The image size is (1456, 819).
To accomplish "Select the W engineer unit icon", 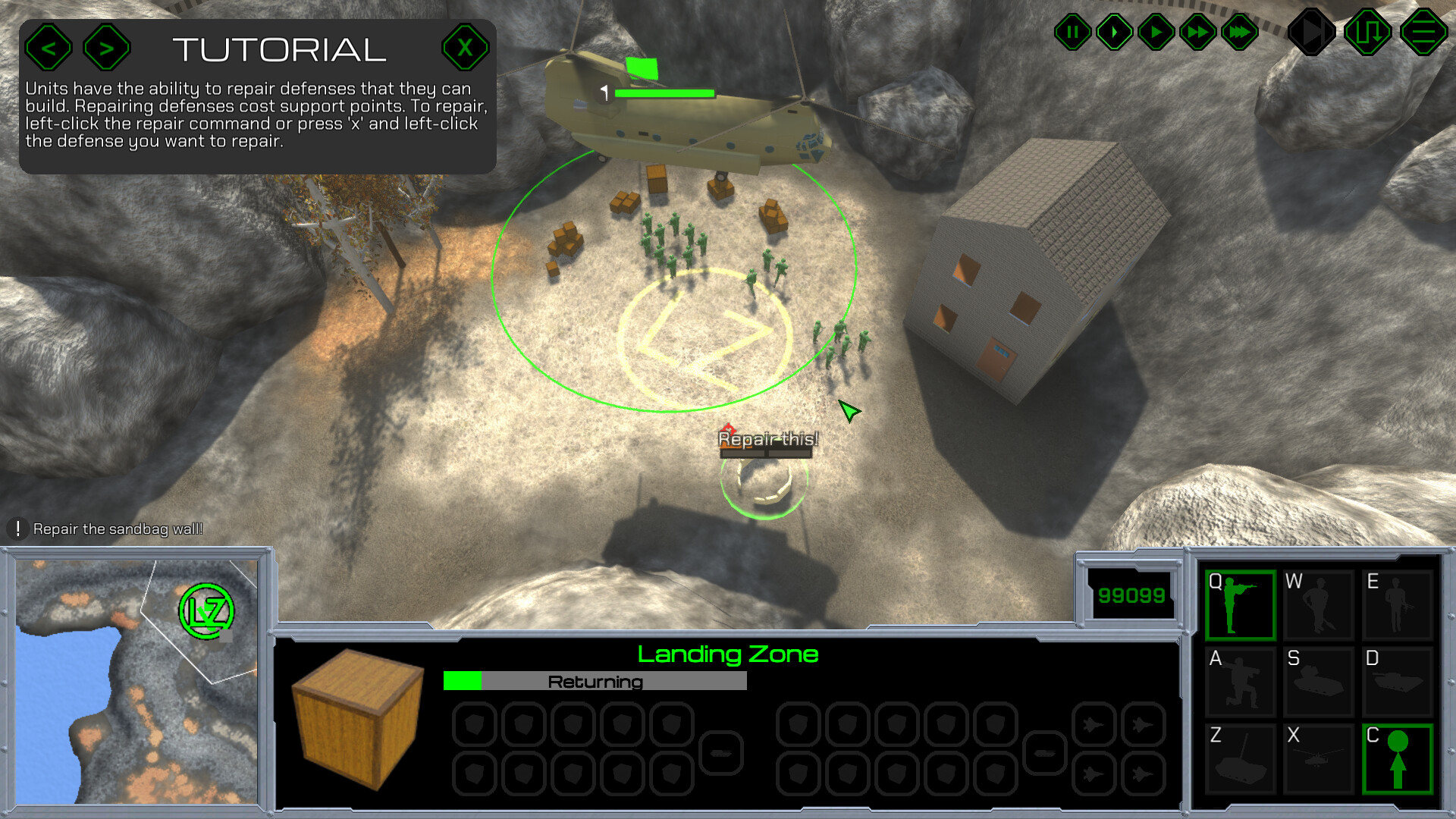I will [1319, 604].
